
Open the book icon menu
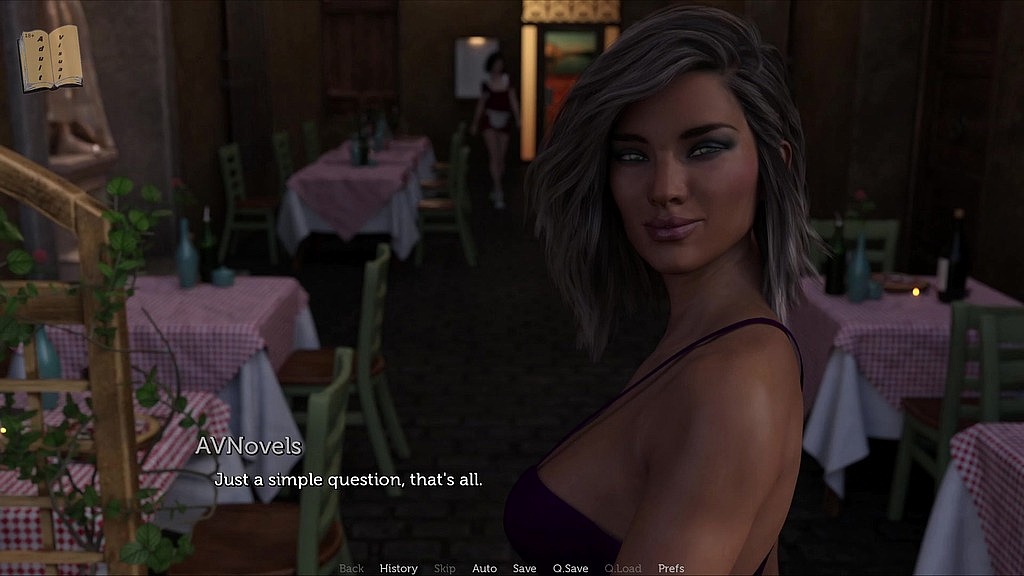click(x=50, y=58)
